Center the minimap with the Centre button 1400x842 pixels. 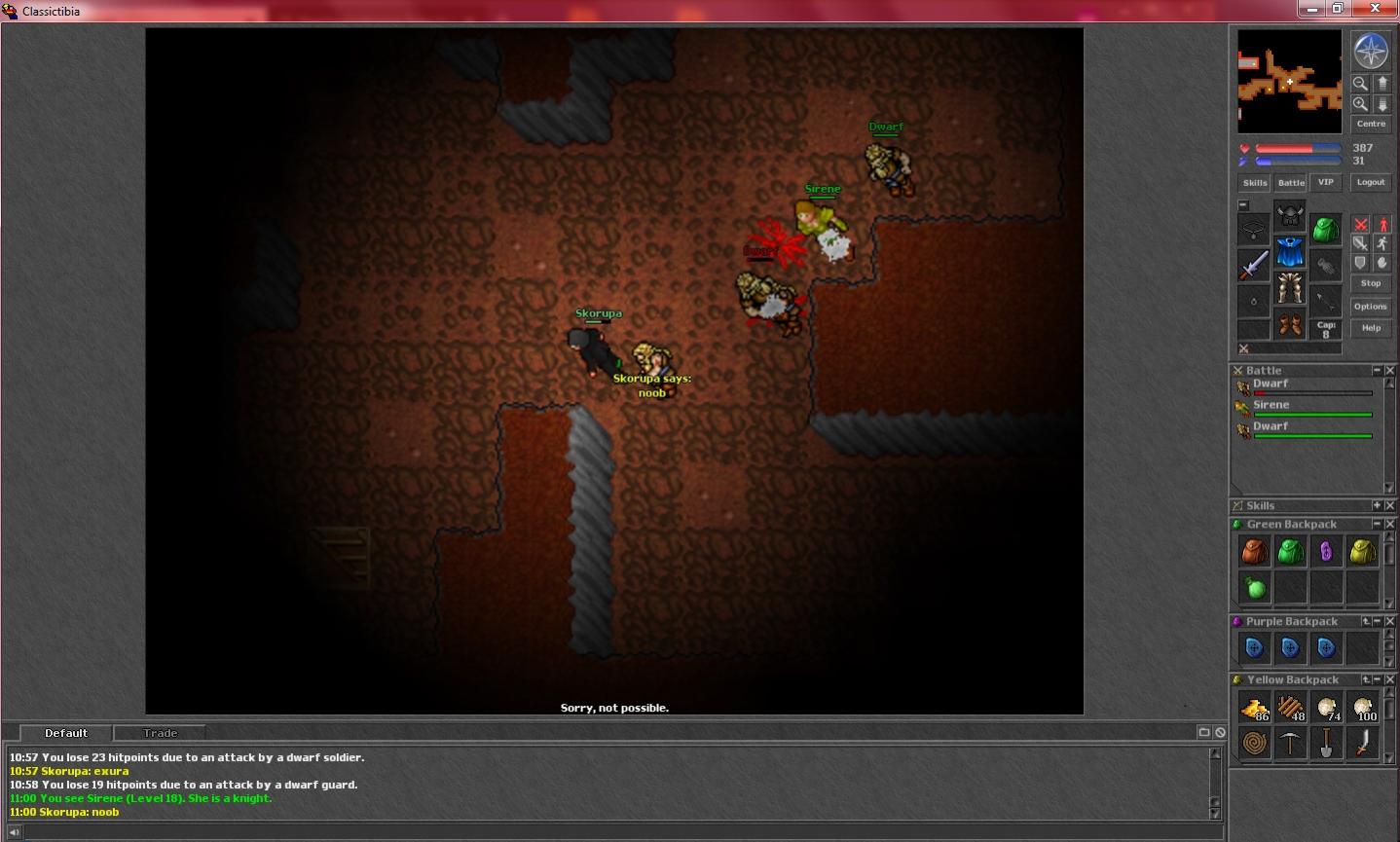tap(1371, 124)
